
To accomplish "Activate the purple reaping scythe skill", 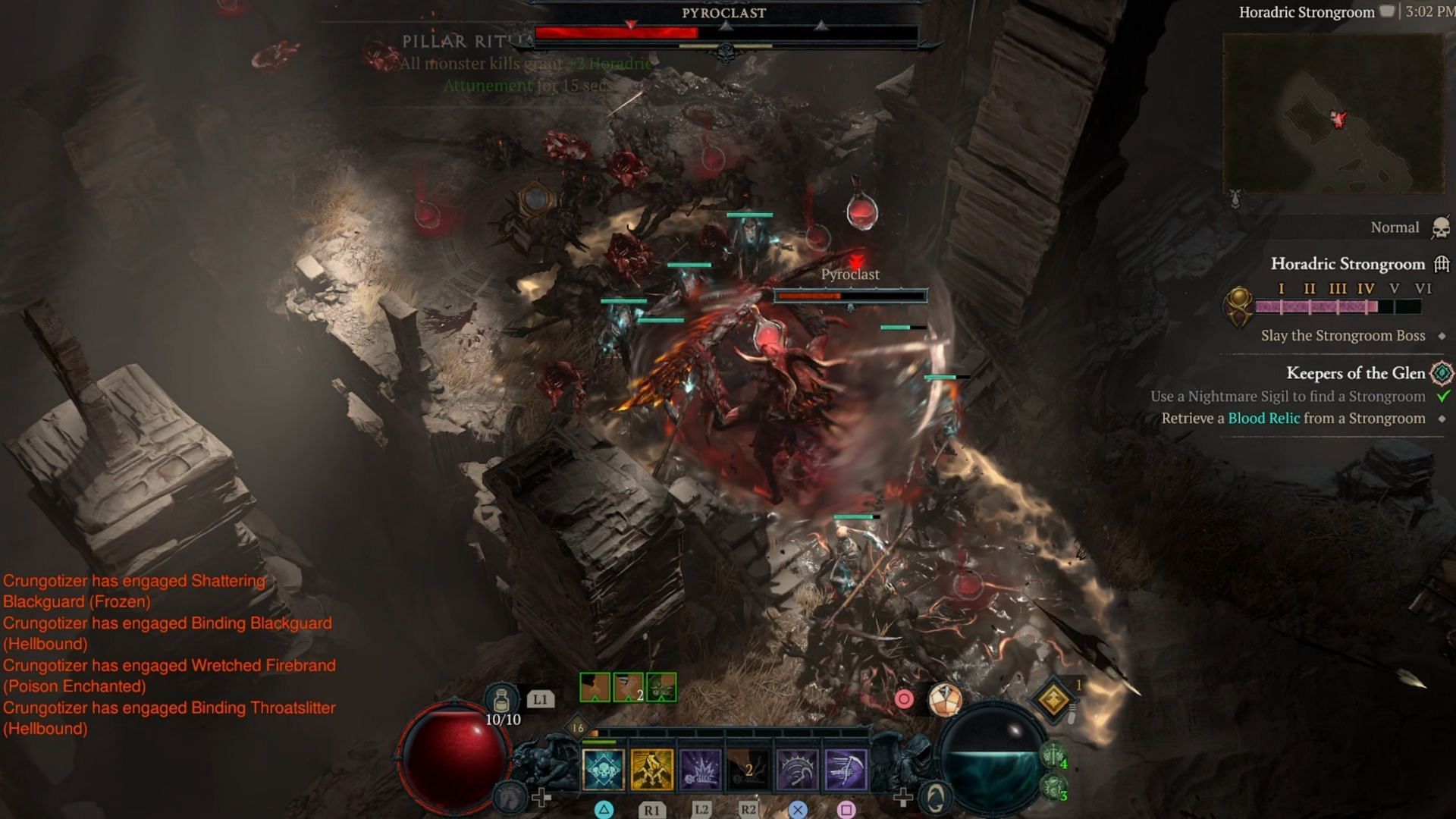I will point(846,770).
